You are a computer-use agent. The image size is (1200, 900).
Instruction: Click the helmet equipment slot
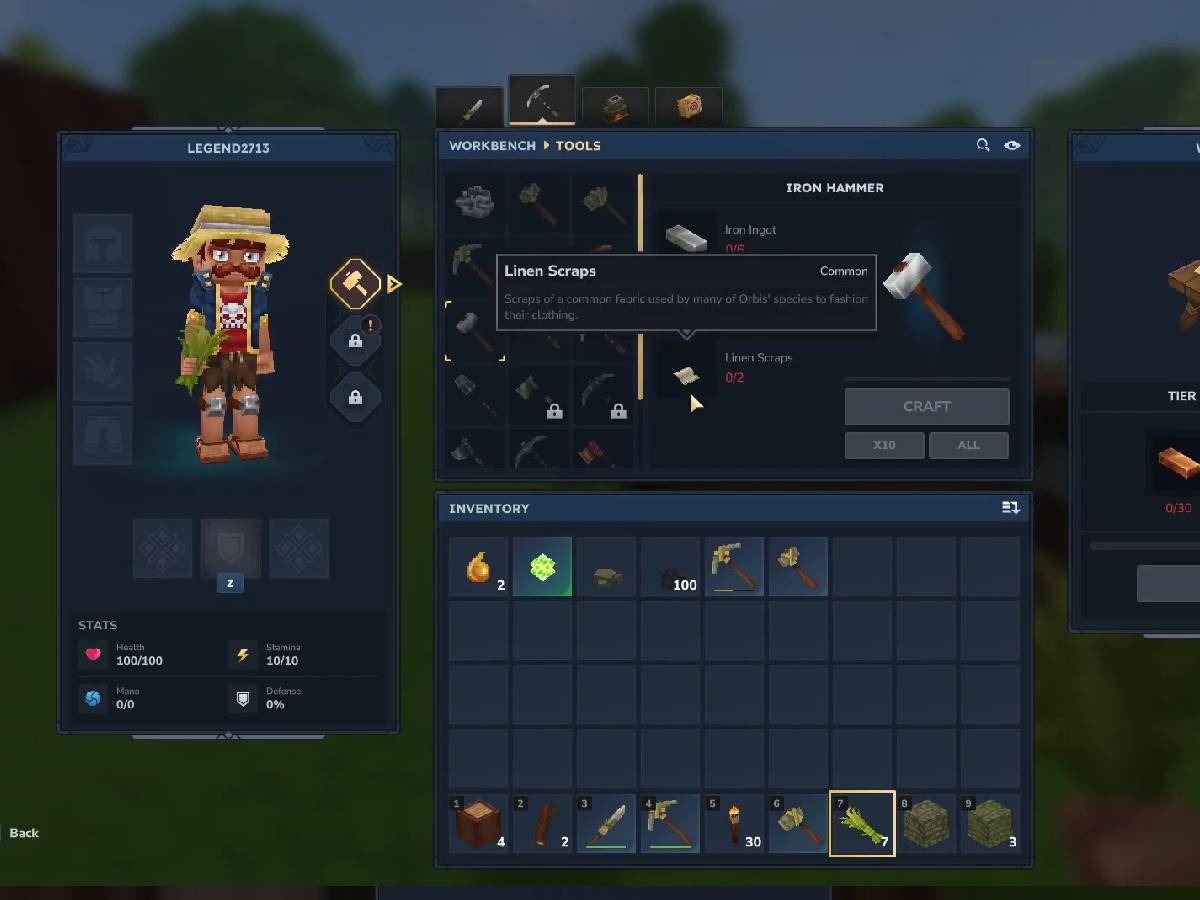pyautogui.click(x=103, y=243)
